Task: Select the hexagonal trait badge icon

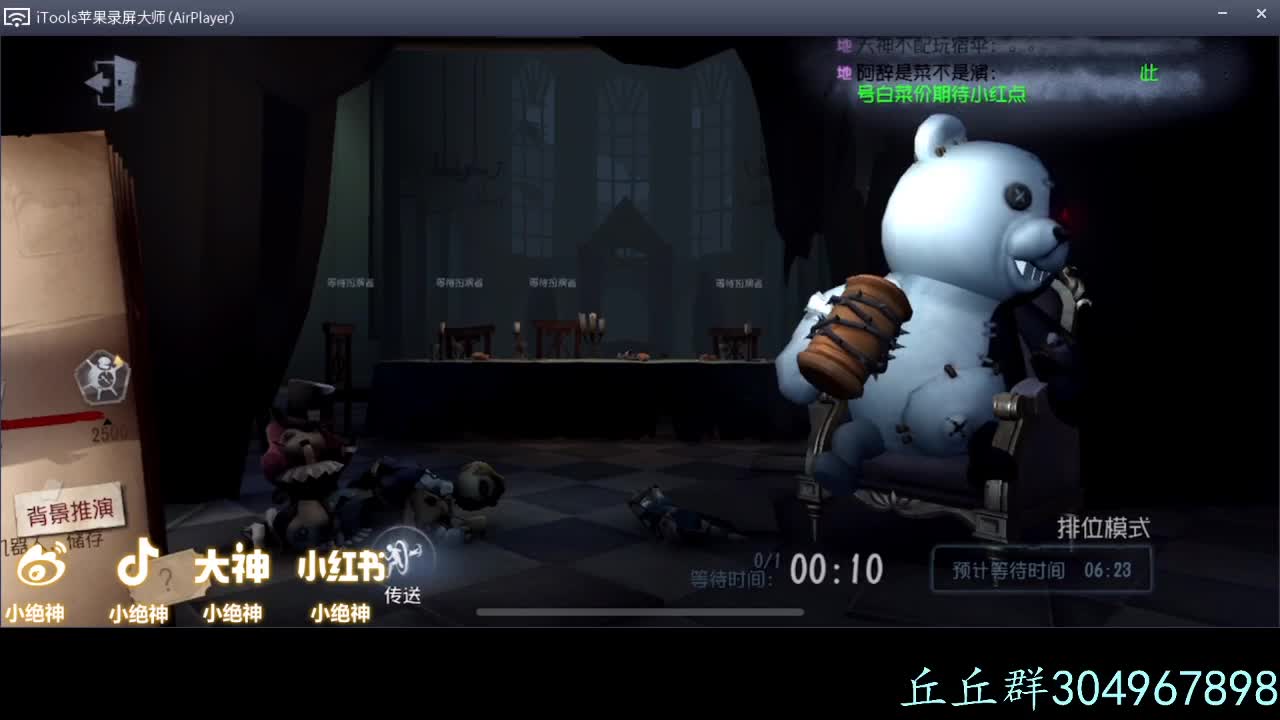Action: click(101, 376)
